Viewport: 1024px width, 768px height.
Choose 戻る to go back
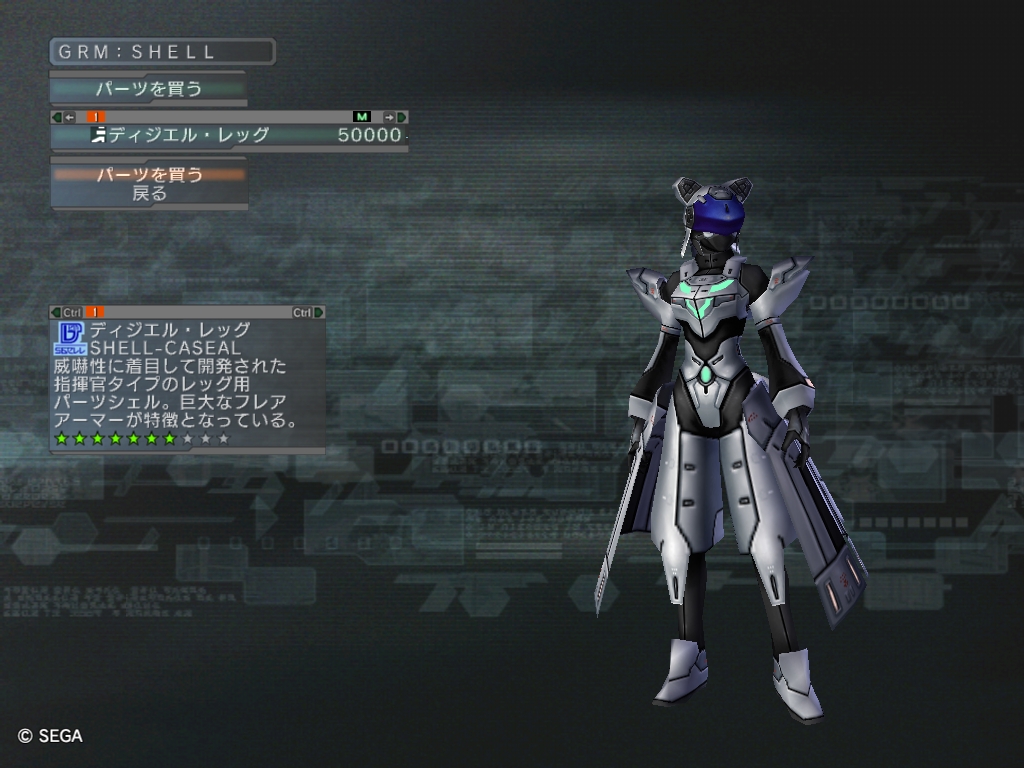149,194
